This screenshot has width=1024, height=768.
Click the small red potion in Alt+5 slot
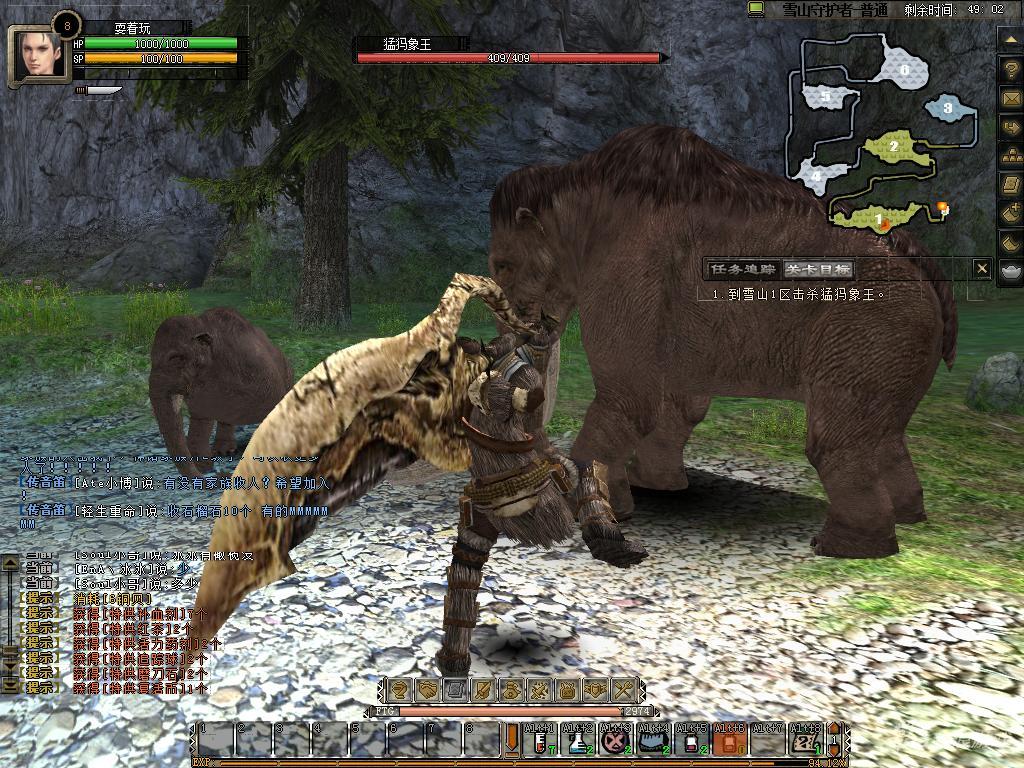692,741
